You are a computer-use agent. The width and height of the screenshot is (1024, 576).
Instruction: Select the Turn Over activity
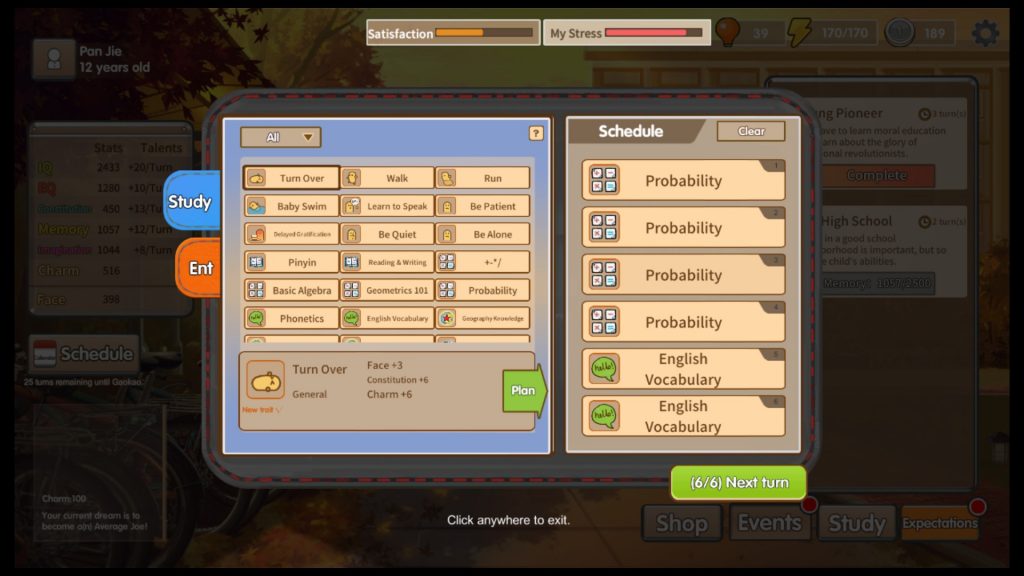[292, 178]
